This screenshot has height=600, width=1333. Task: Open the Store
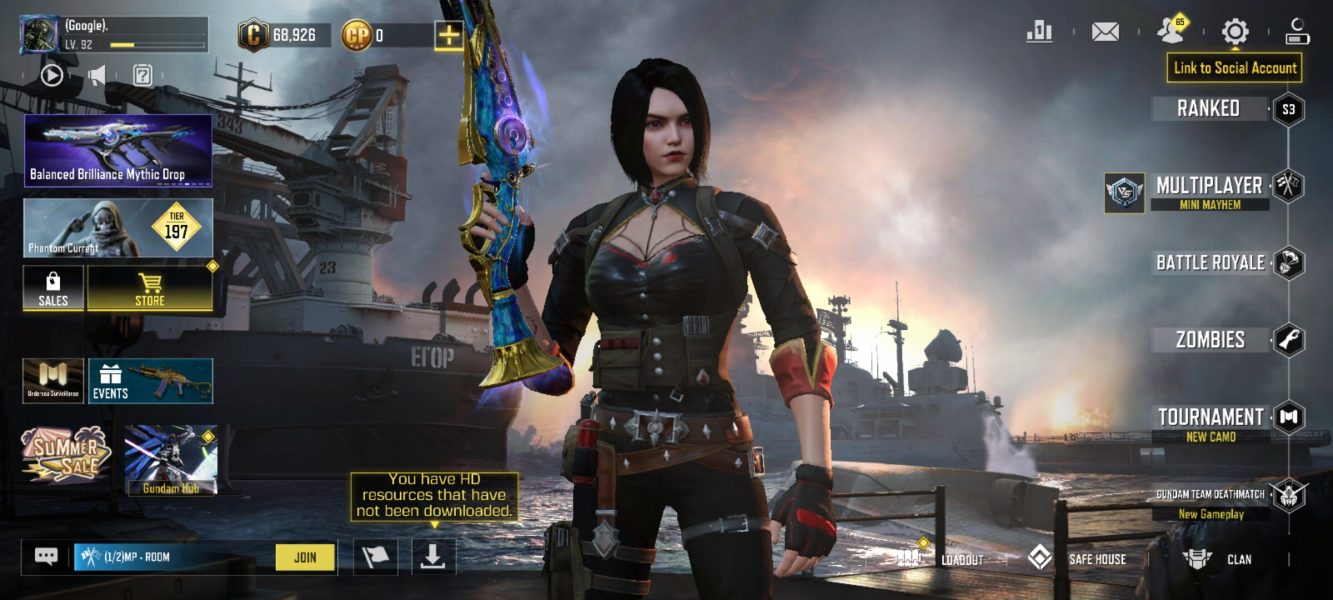pos(150,289)
